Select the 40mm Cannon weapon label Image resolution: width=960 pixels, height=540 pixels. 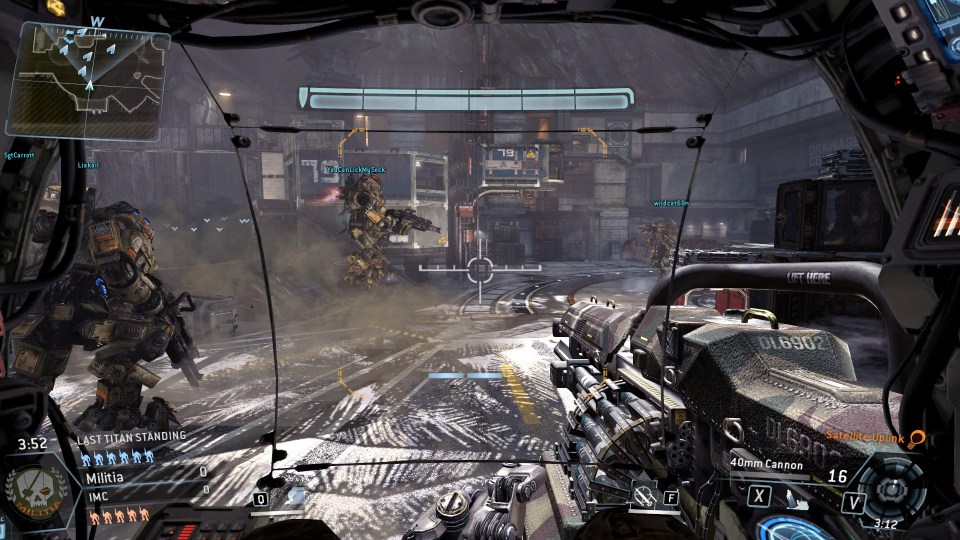(x=765, y=463)
